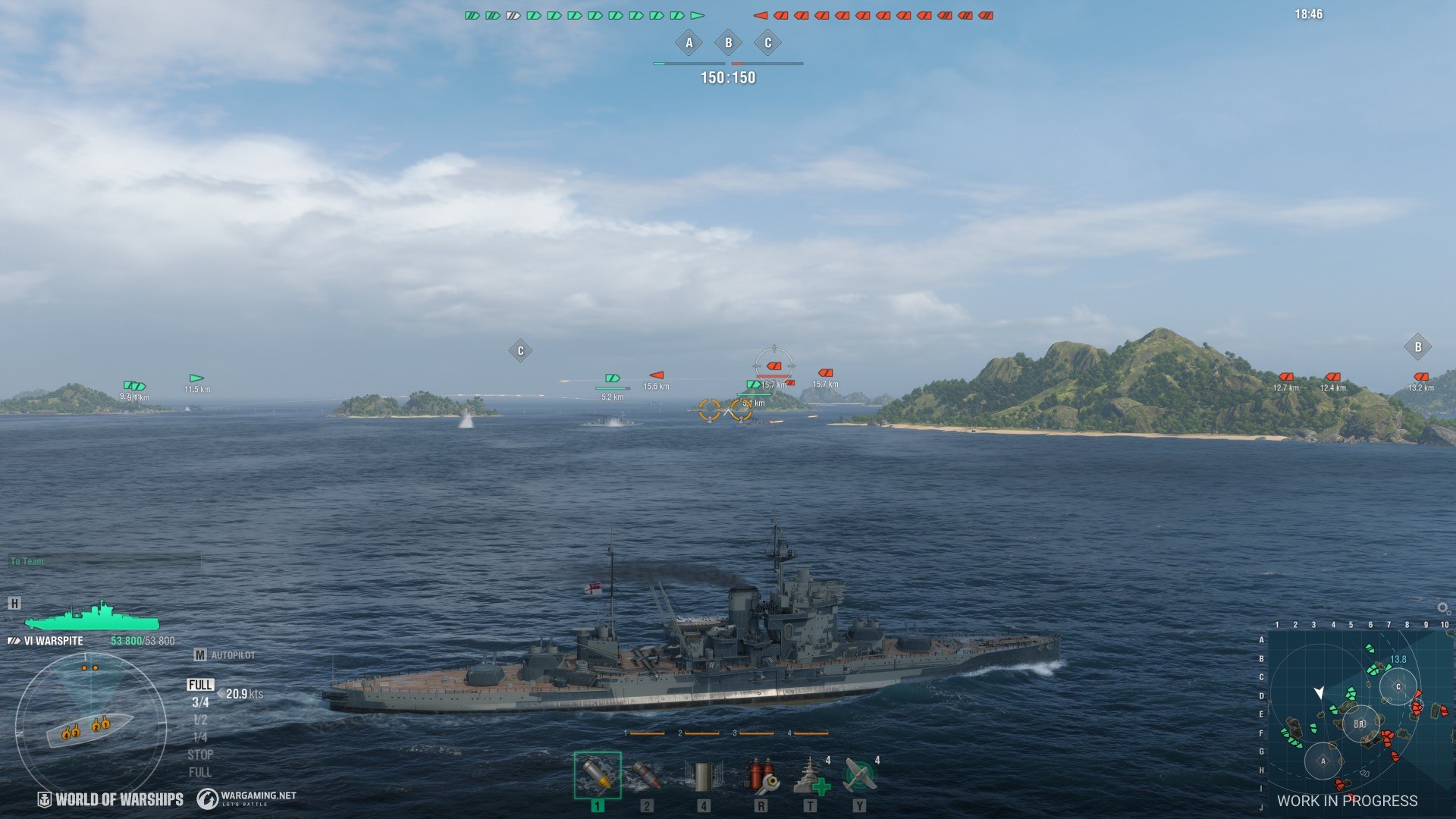Select capture point C marker on minimap

1398,687
